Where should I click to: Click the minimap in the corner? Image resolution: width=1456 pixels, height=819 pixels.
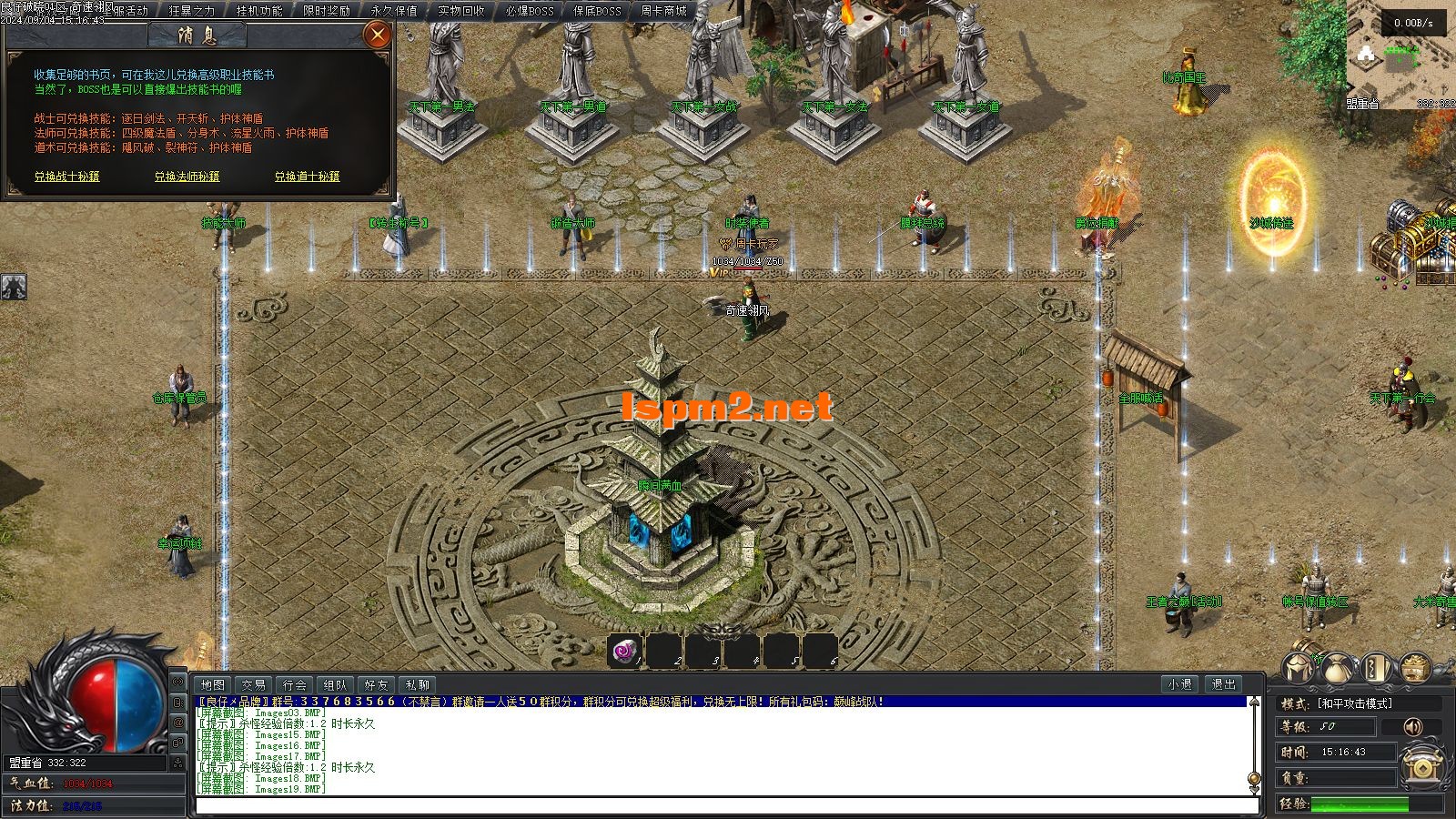[1400, 55]
